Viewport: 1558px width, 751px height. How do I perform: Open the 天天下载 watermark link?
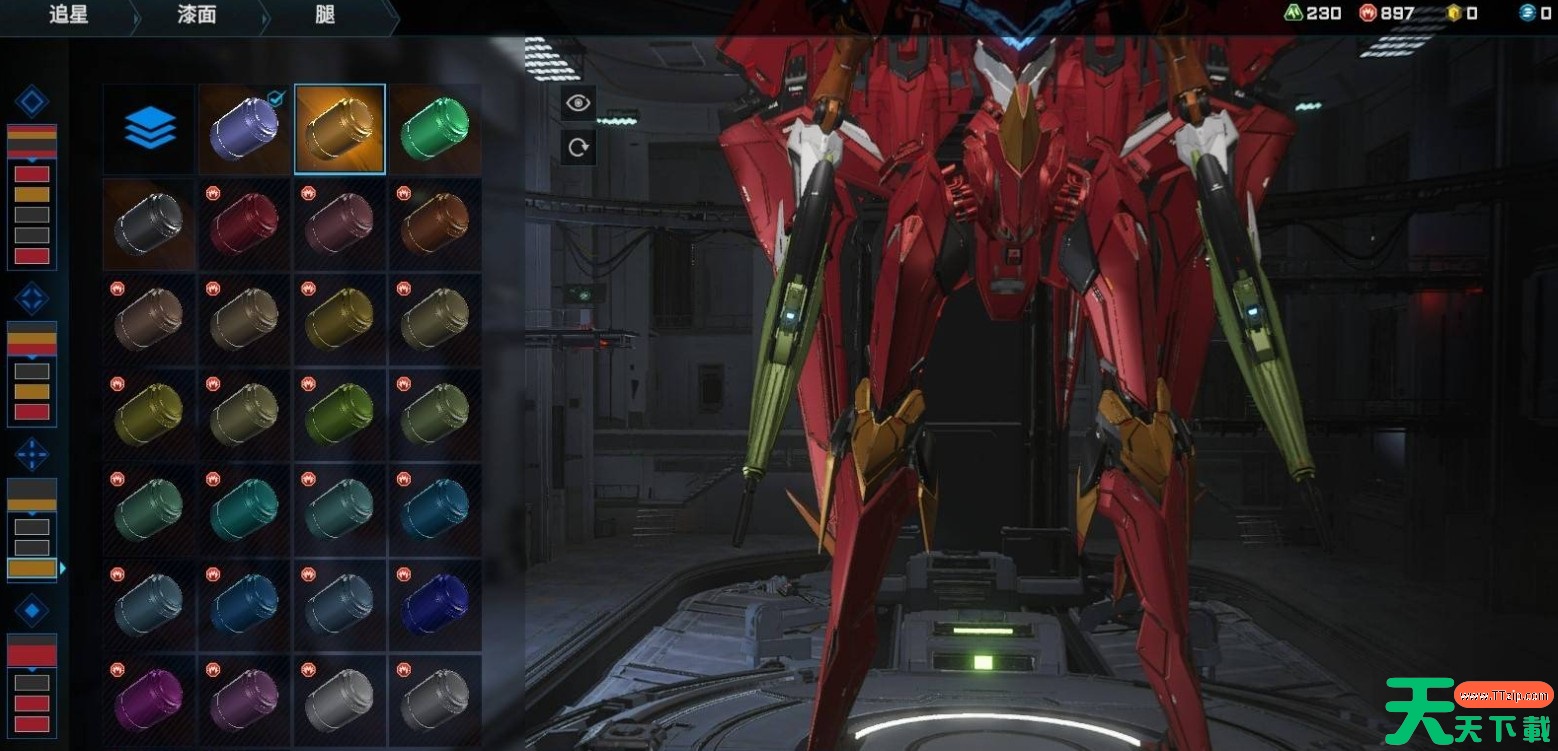(x=1468, y=708)
